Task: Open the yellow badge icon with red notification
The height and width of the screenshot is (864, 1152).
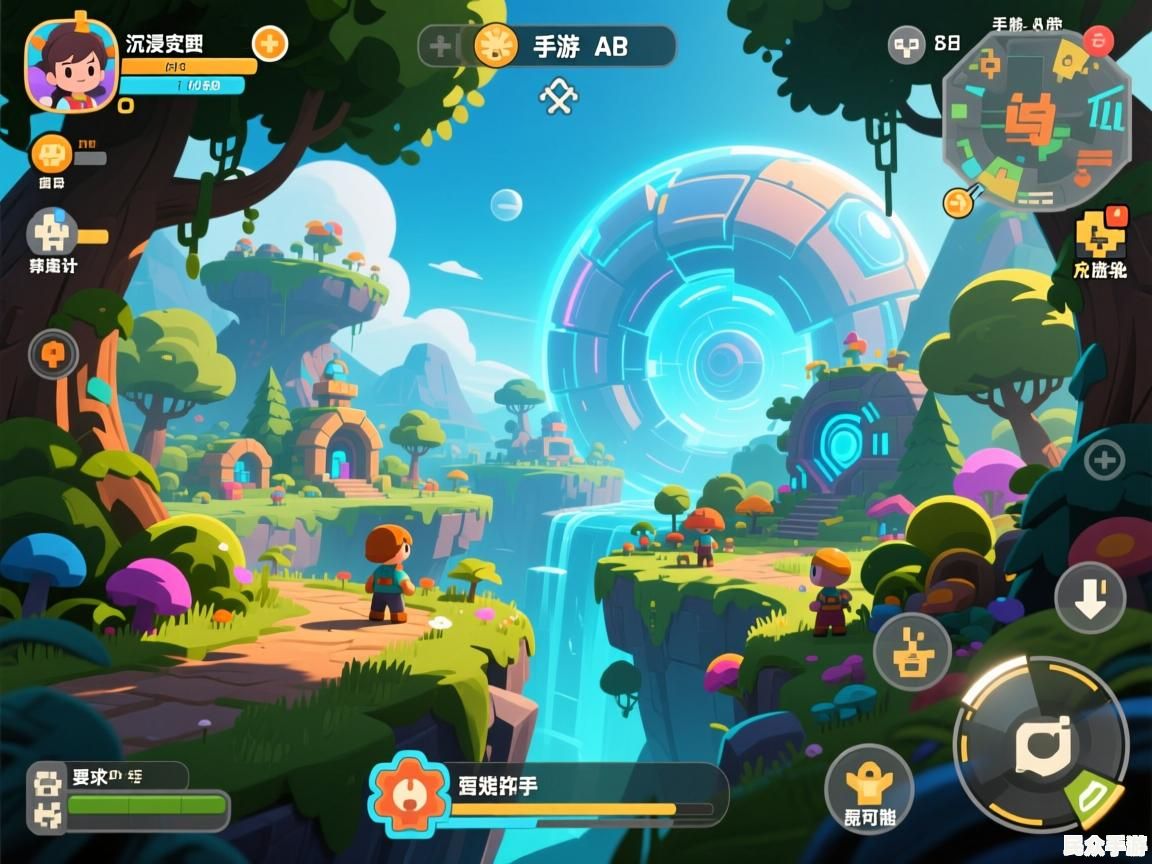Action: [x=1099, y=234]
